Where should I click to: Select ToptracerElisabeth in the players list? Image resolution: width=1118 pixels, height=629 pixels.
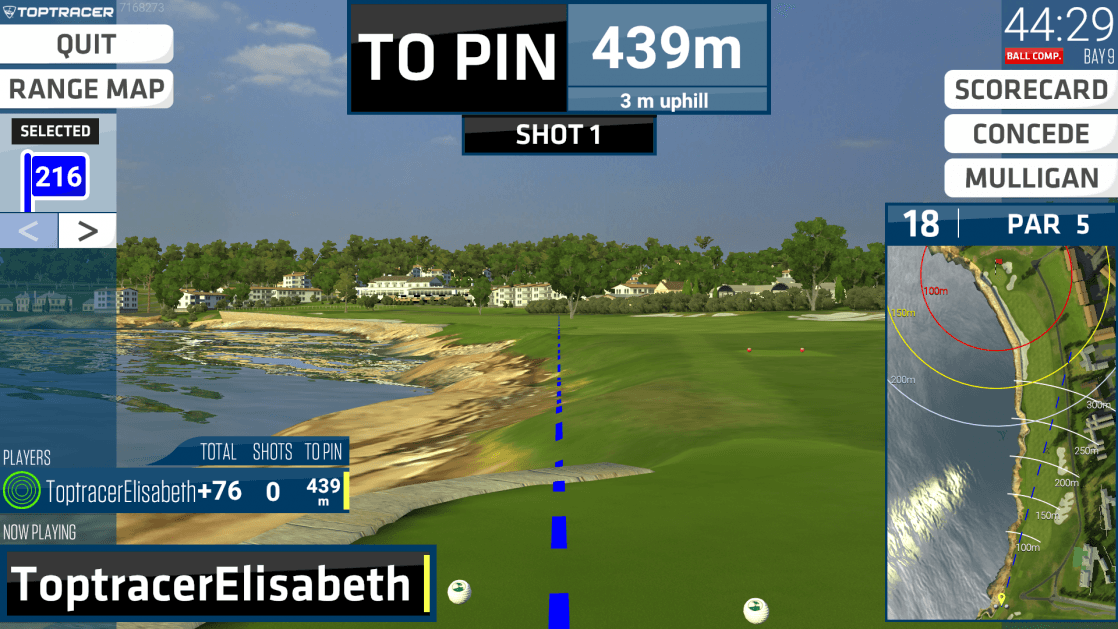coord(120,491)
